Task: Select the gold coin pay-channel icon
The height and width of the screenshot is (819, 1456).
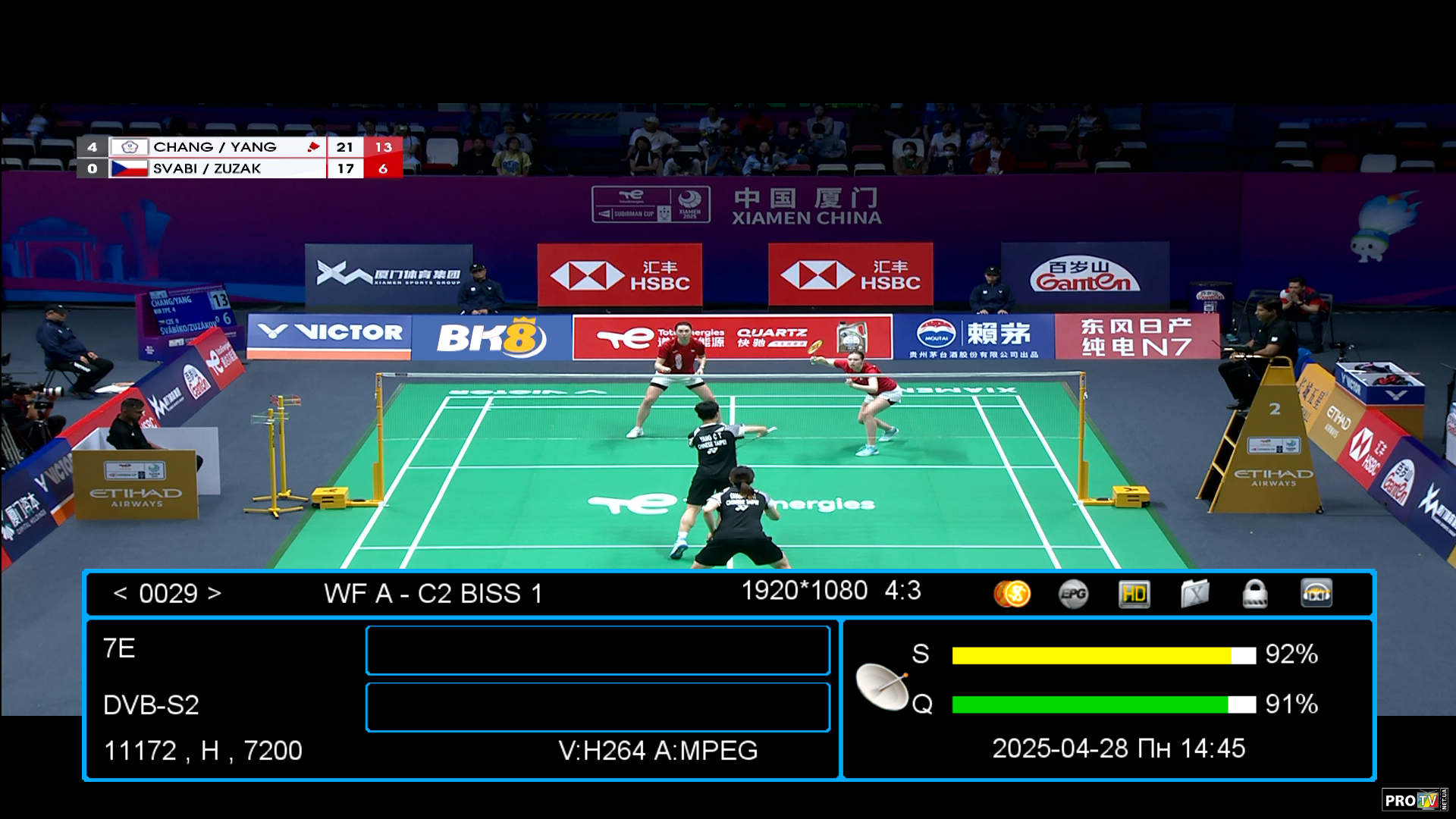Action: (1012, 594)
